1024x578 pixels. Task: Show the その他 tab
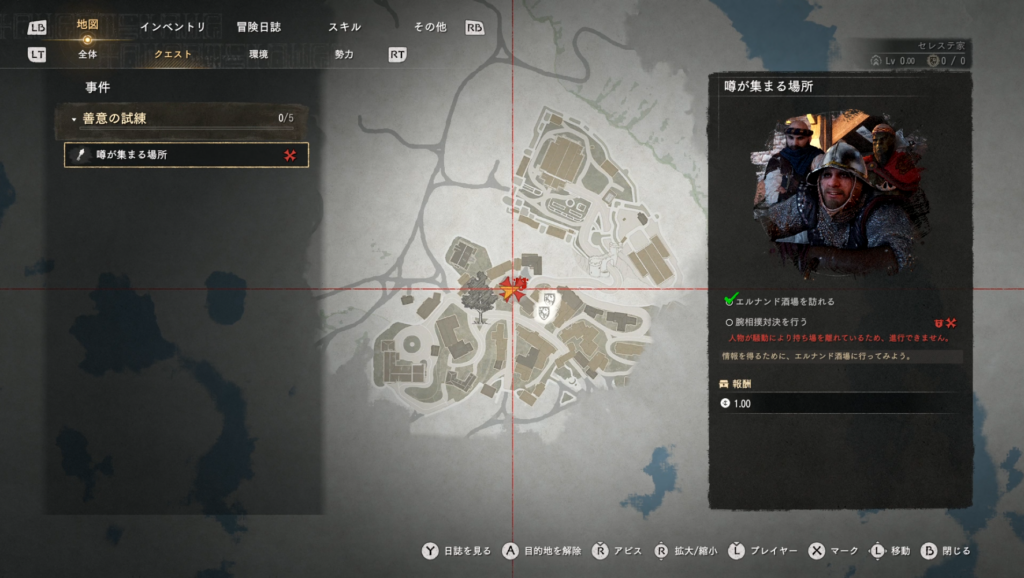pos(430,27)
